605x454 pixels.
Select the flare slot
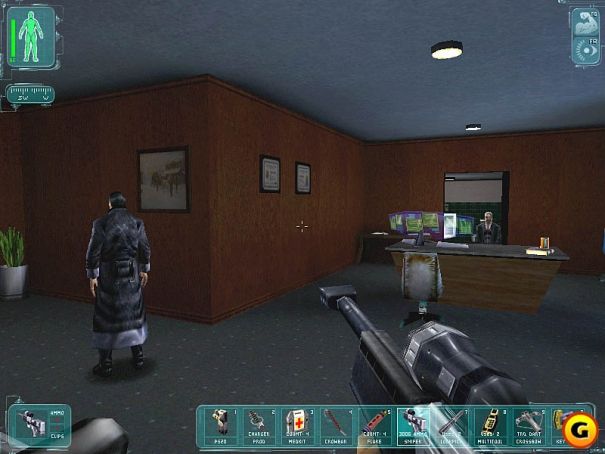[x=373, y=425]
